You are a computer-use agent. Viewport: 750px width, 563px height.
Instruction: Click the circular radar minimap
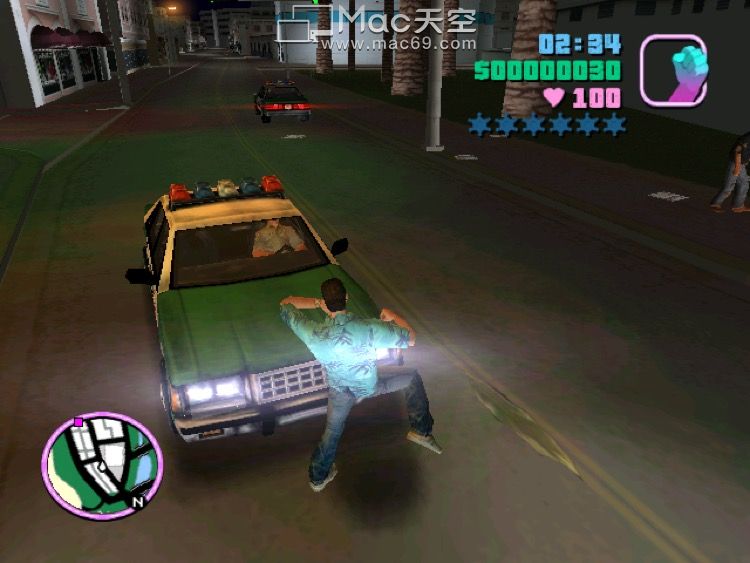[x=102, y=465]
